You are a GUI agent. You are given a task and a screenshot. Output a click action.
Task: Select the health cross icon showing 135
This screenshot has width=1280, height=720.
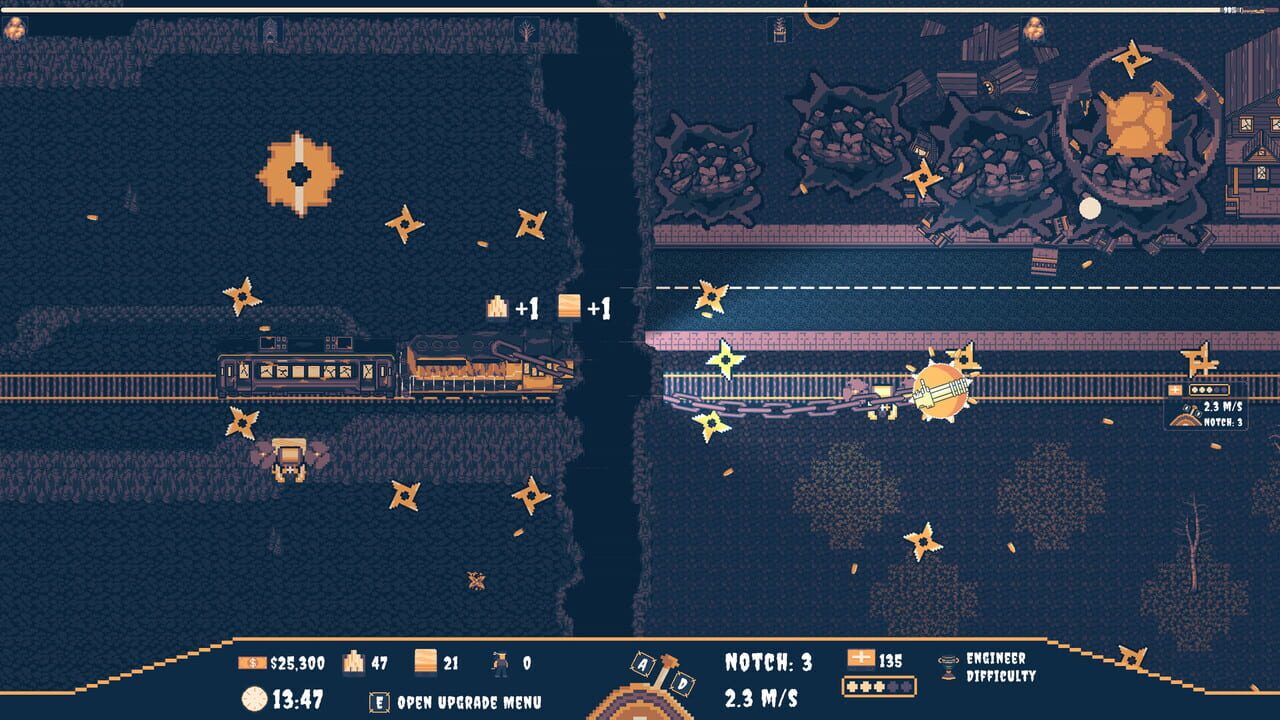861,658
